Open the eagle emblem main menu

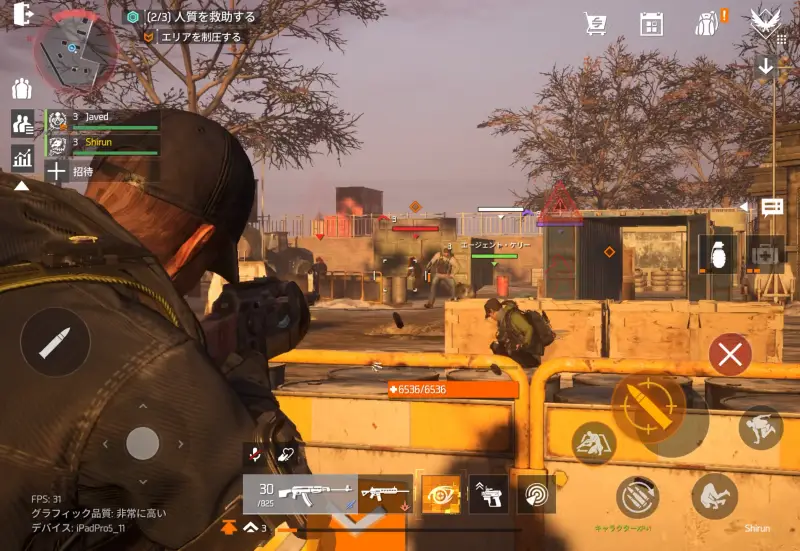pyautogui.click(x=766, y=21)
